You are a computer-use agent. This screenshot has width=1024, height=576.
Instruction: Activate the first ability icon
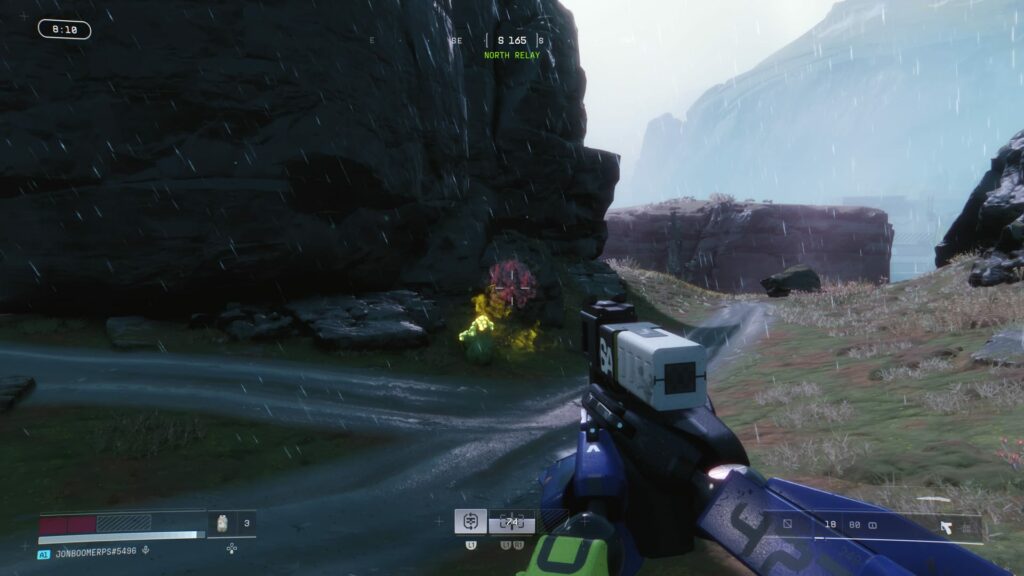[x=471, y=521]
